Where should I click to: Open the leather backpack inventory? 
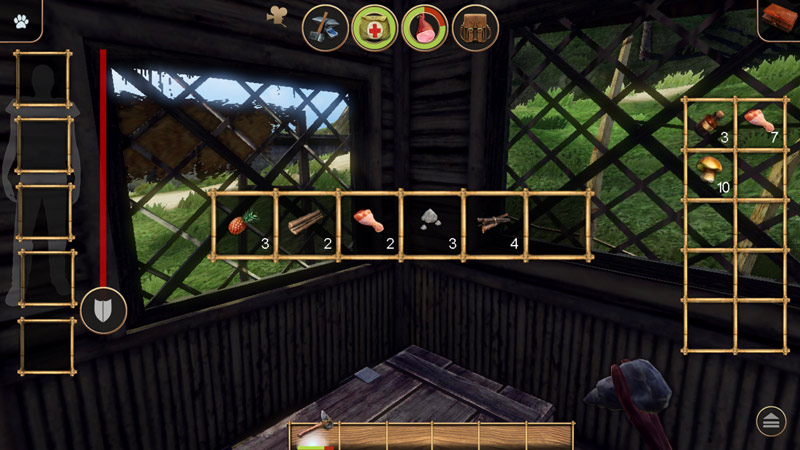(x=475, y=27)
